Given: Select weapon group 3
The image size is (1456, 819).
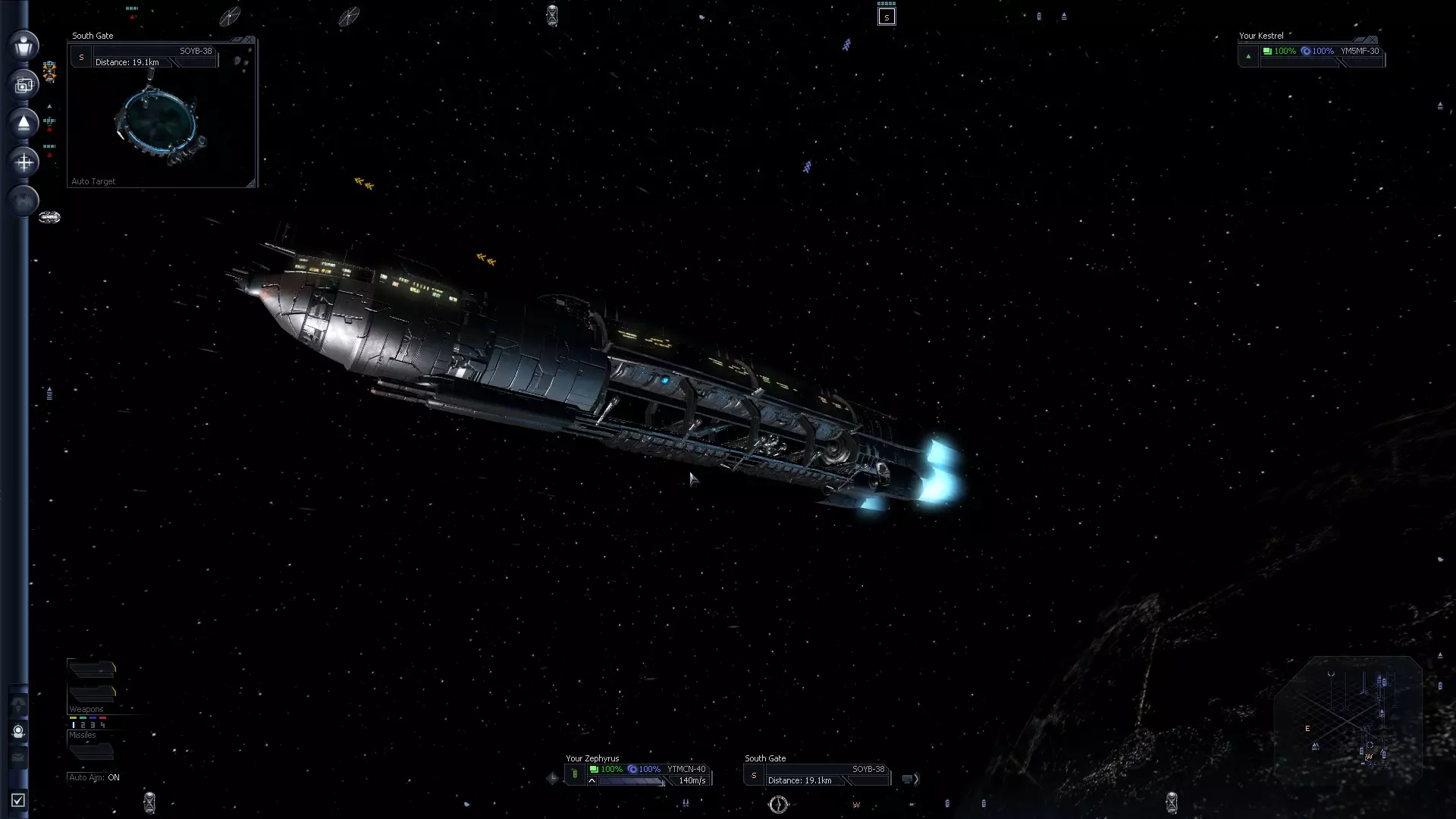Looking at the screenshot, I should click(93, 725).
